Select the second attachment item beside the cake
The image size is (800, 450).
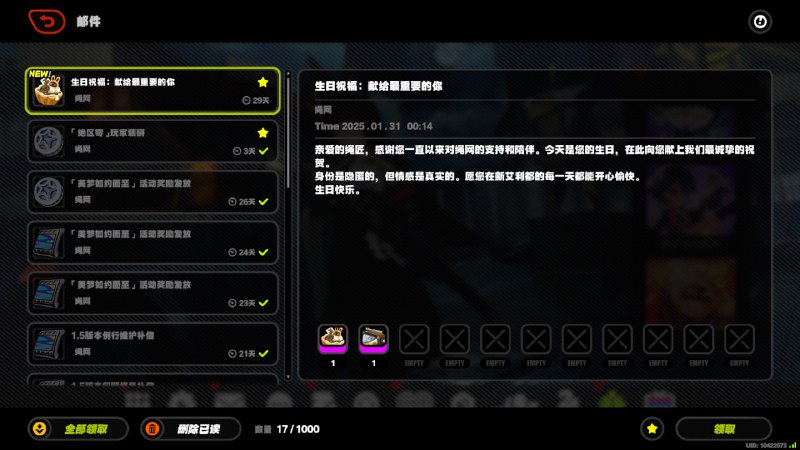(x=373, y=339)
